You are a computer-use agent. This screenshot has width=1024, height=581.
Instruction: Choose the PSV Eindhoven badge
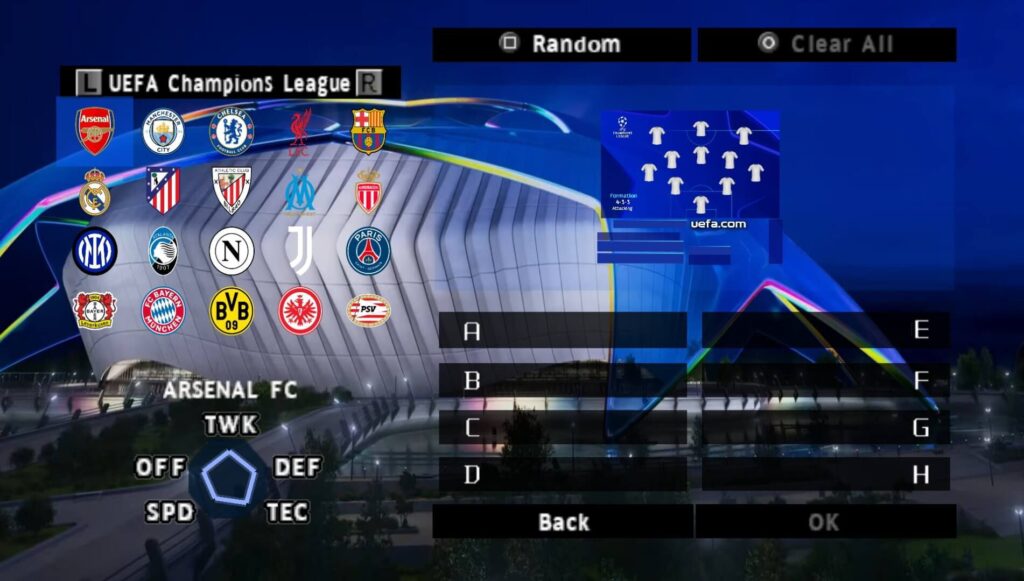368,311
